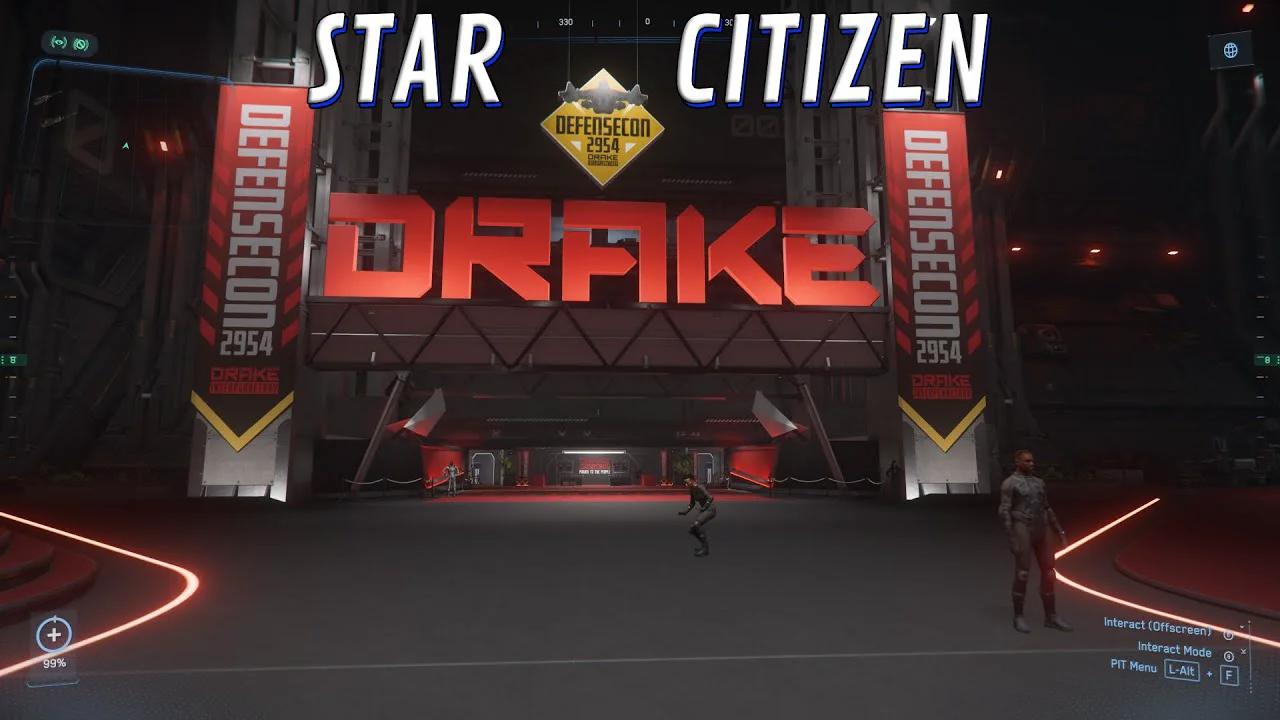Image resolution: width=1280 pixels, height=720 pixels.
Task: Select the Interact Mode prompt label
Action: coord(1174,649)
